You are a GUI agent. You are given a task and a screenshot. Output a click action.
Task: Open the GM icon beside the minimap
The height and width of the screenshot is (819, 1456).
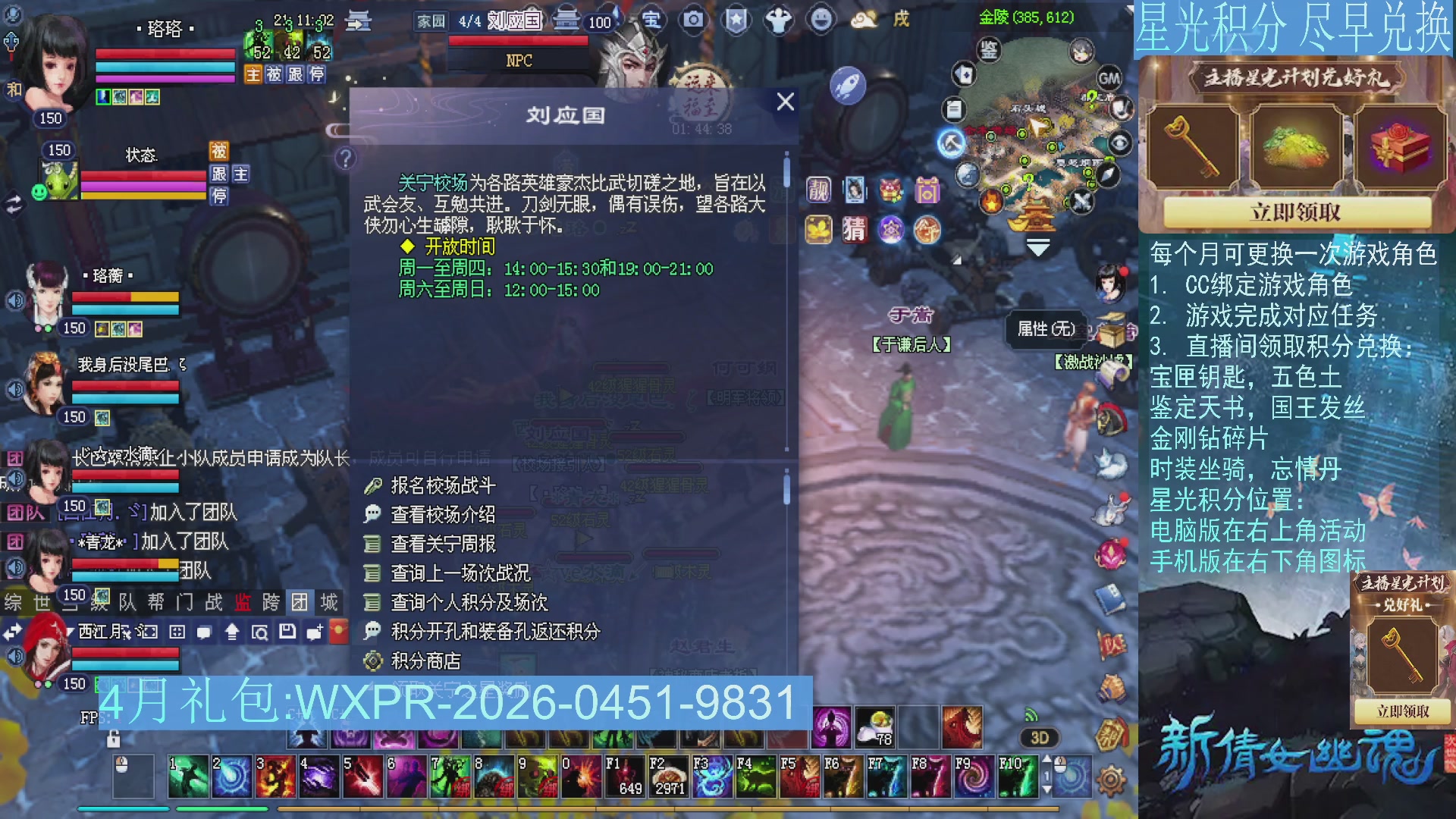pos(1108,78)
